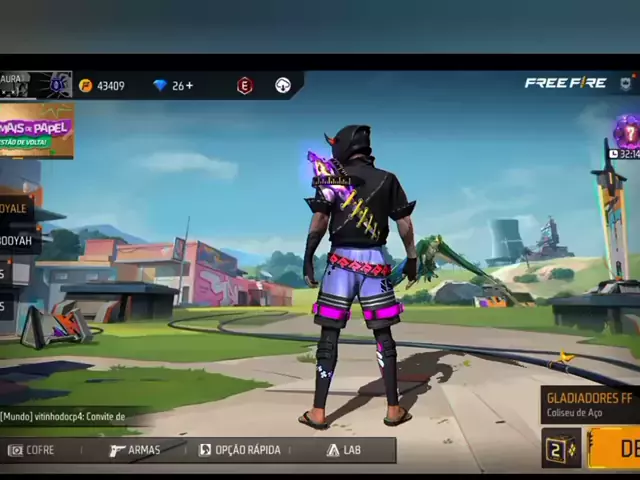Open the Royale side menu entry

17,211
